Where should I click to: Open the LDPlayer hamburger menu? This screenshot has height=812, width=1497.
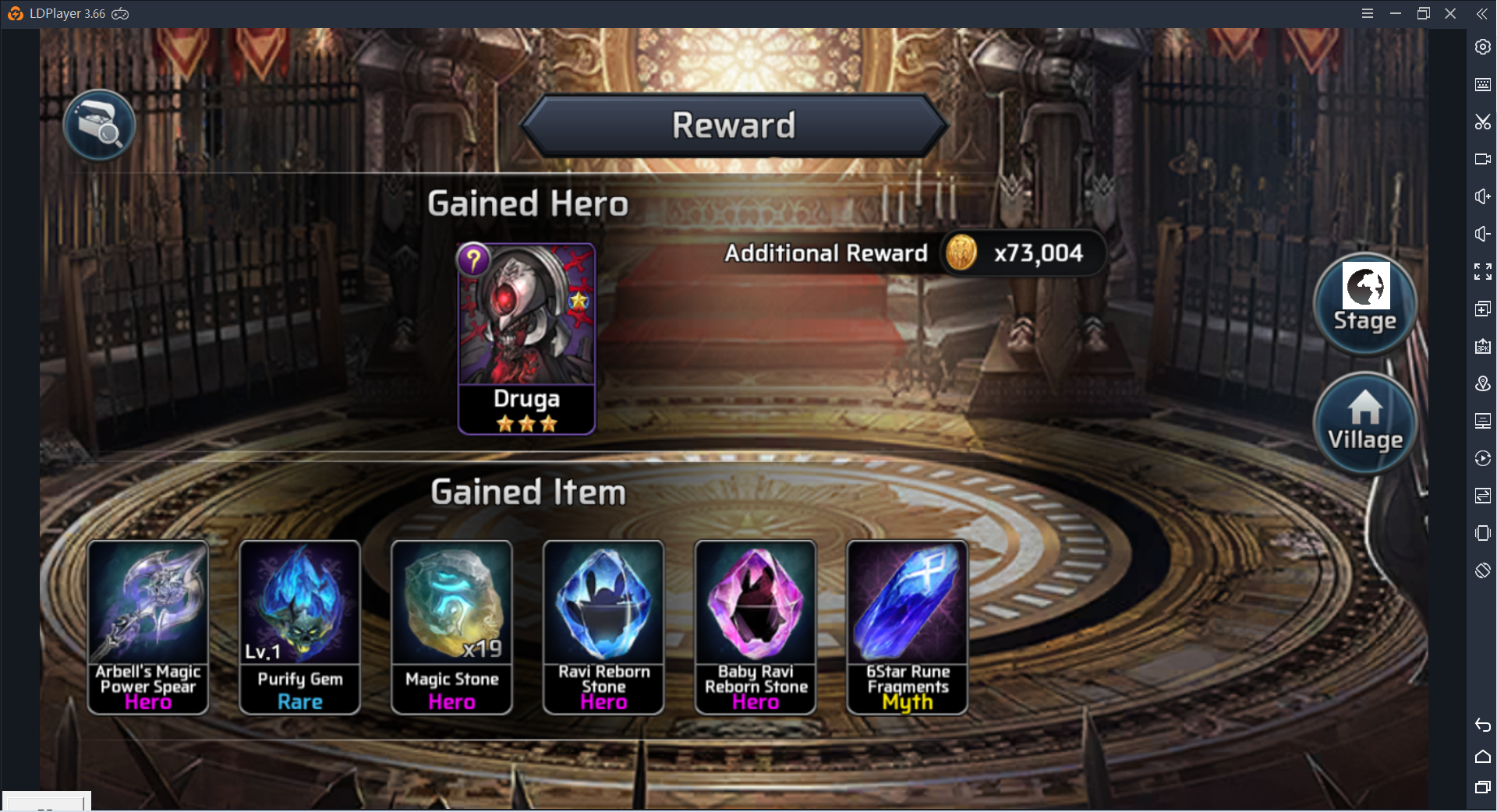pyautogui.click(x=1368, y=13)
